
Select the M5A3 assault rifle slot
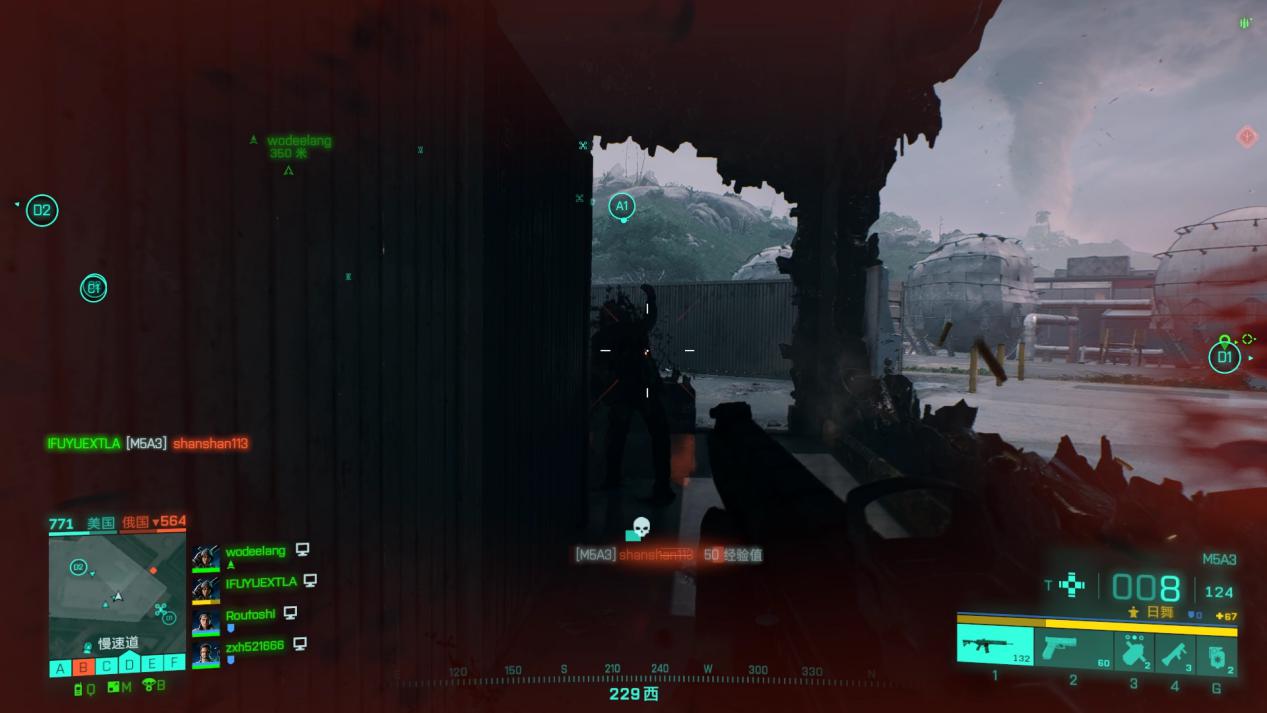point(994,645)
